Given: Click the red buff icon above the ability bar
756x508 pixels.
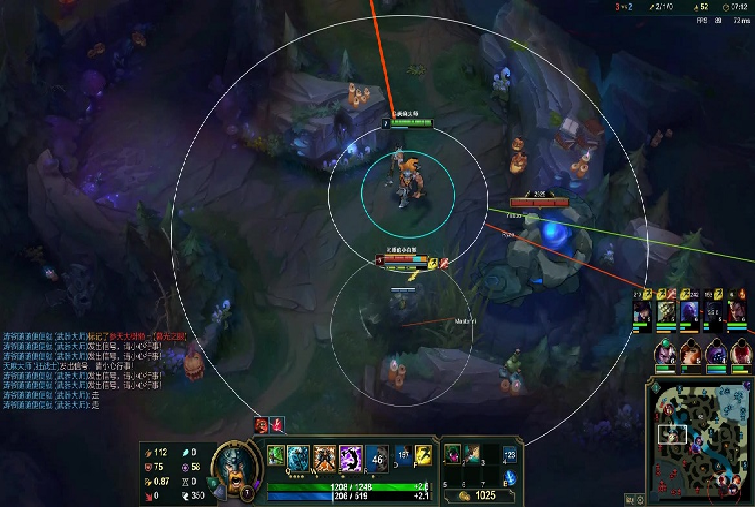Looking at the screenshot, I should (x=262, y=425).
